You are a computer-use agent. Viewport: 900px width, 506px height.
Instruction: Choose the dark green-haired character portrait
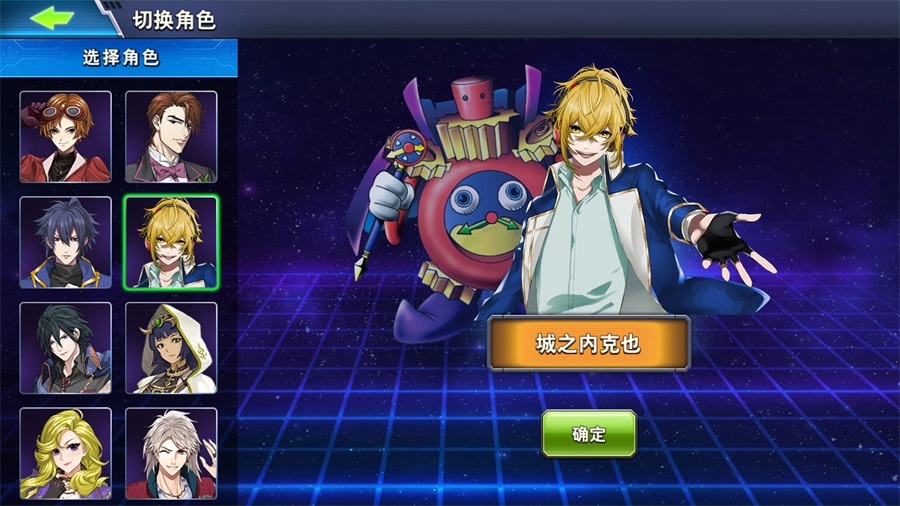(x=66, y=347)
